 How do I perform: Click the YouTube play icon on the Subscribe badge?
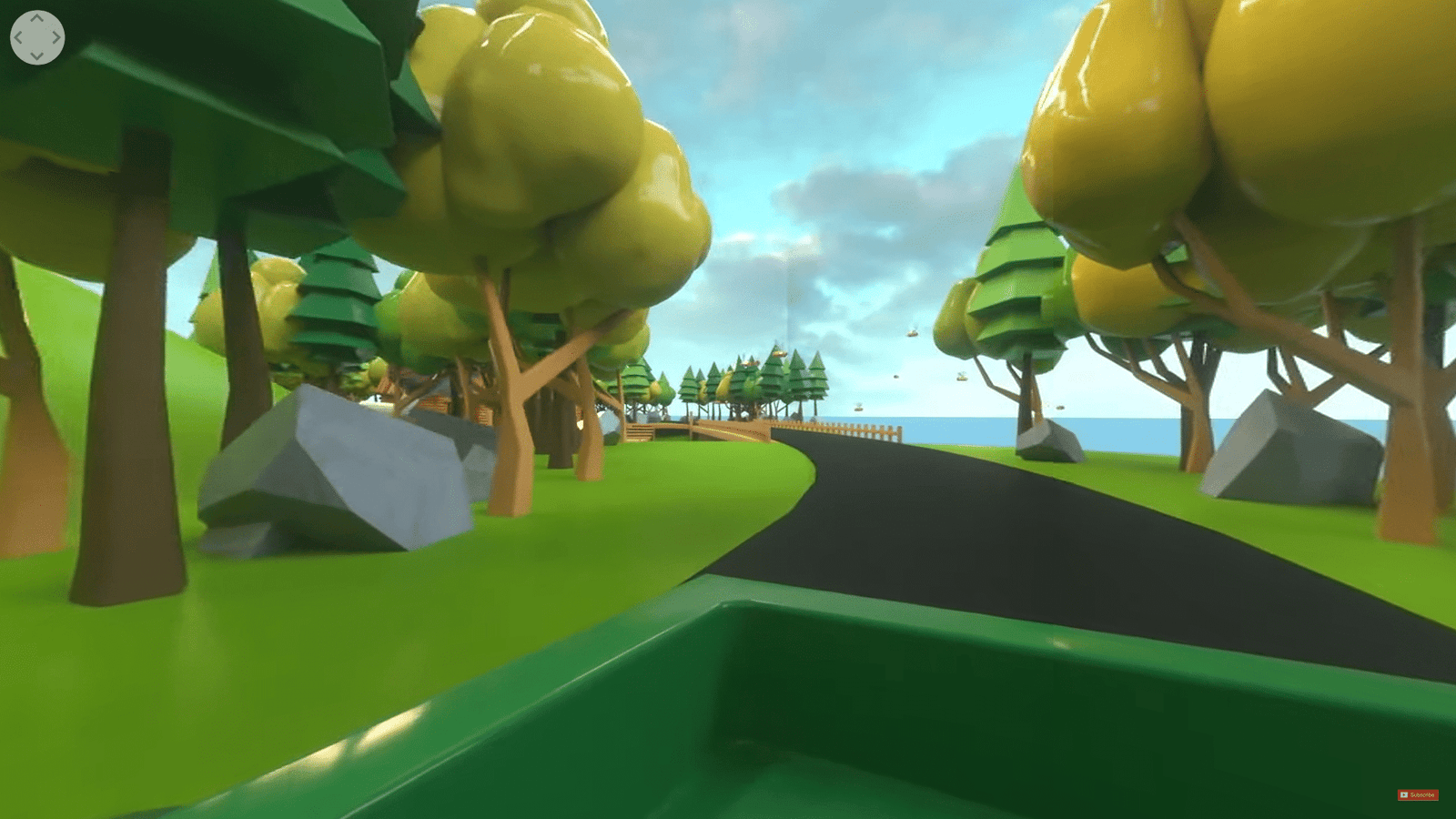click(1404, 795)
